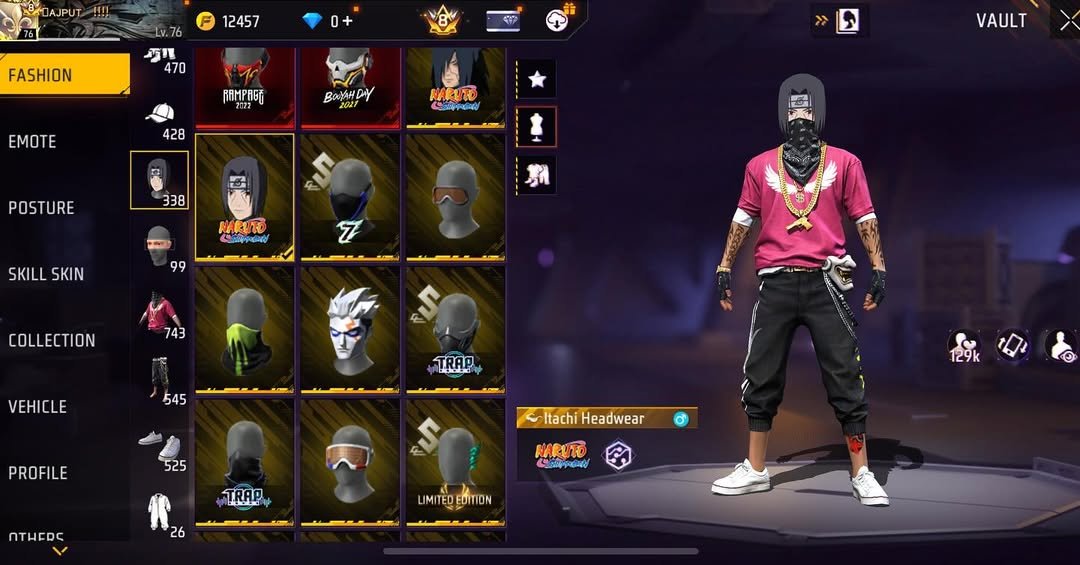Select the shoes category showing 525

[160, 448]
